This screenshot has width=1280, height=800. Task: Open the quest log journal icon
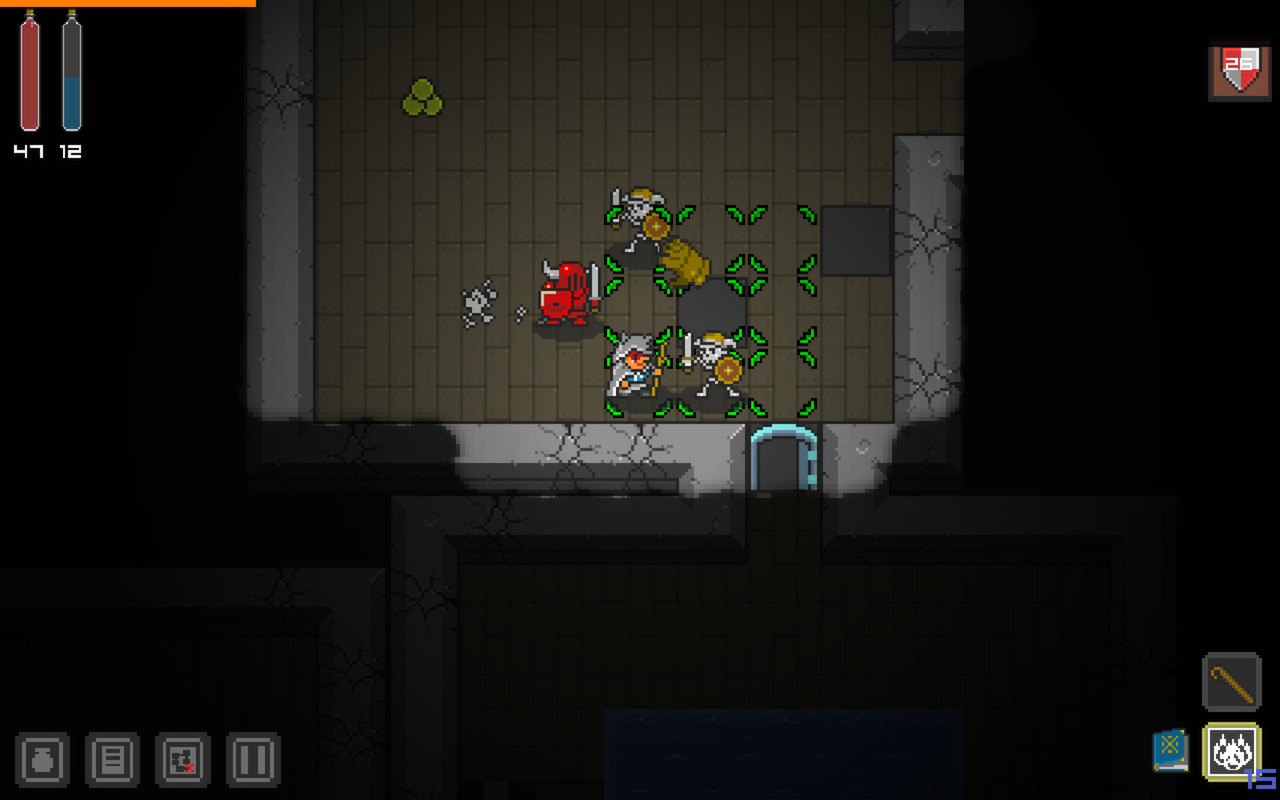tap(111, 760)
